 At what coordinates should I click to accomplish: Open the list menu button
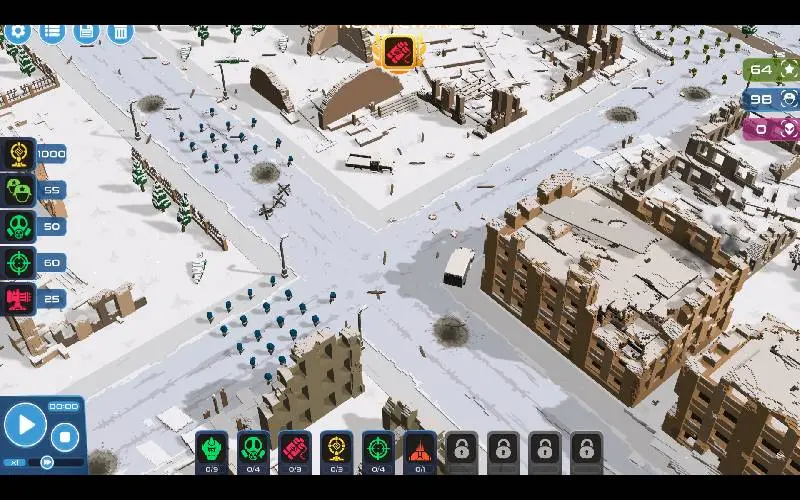point(52,31)
